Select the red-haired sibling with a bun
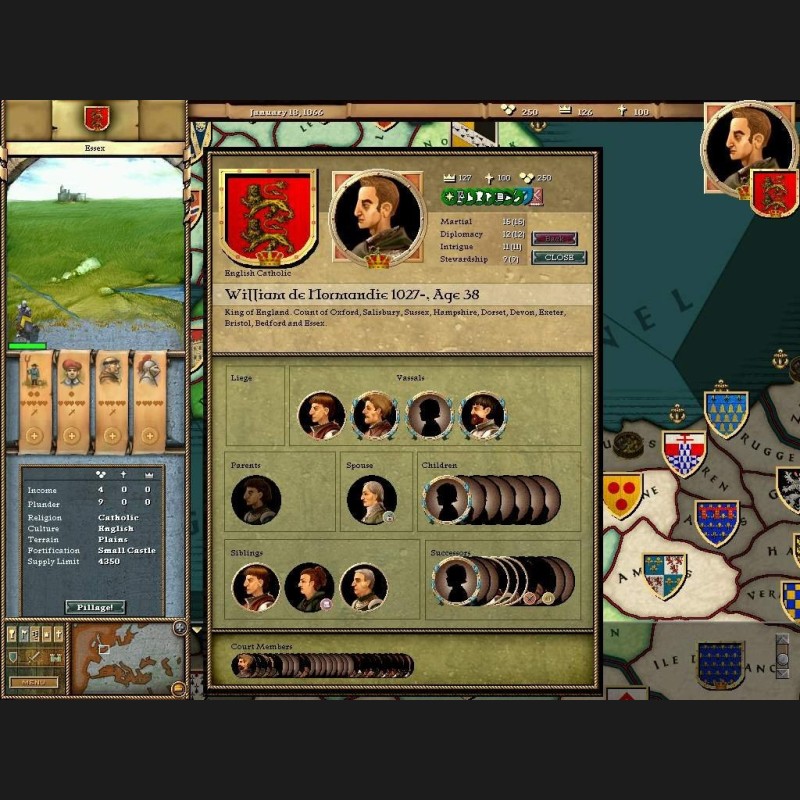Screen dimensions: 800x800 pos(309,587)
